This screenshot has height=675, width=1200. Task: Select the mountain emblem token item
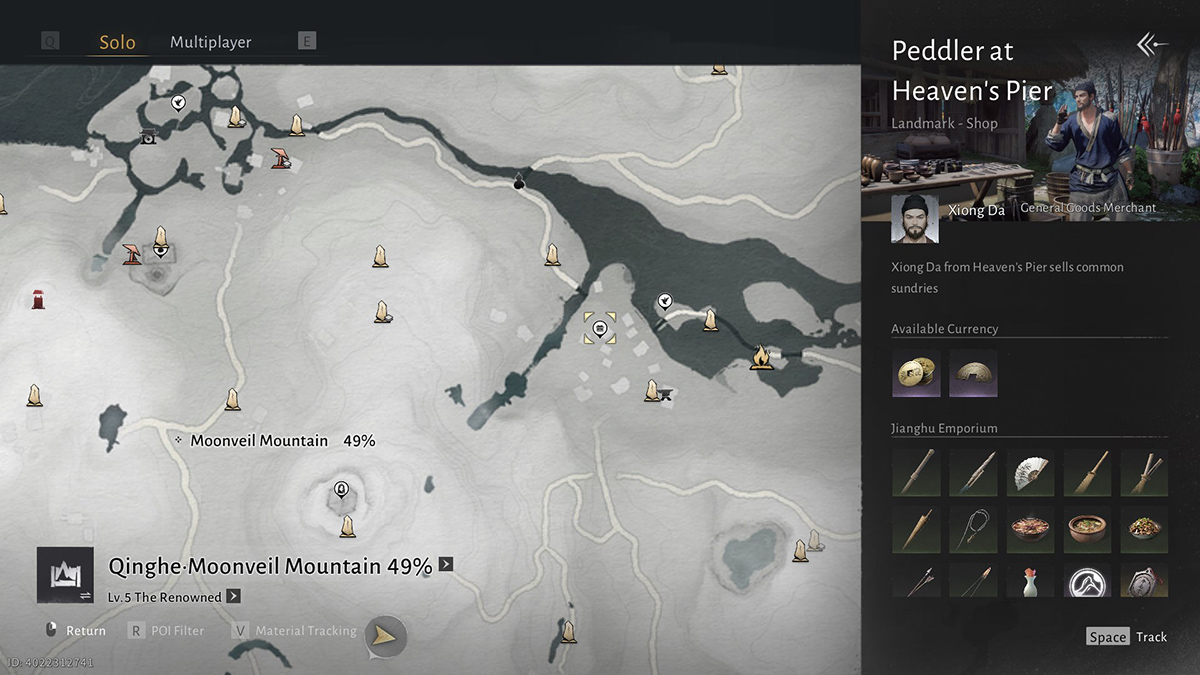(x=1087, y=582)
